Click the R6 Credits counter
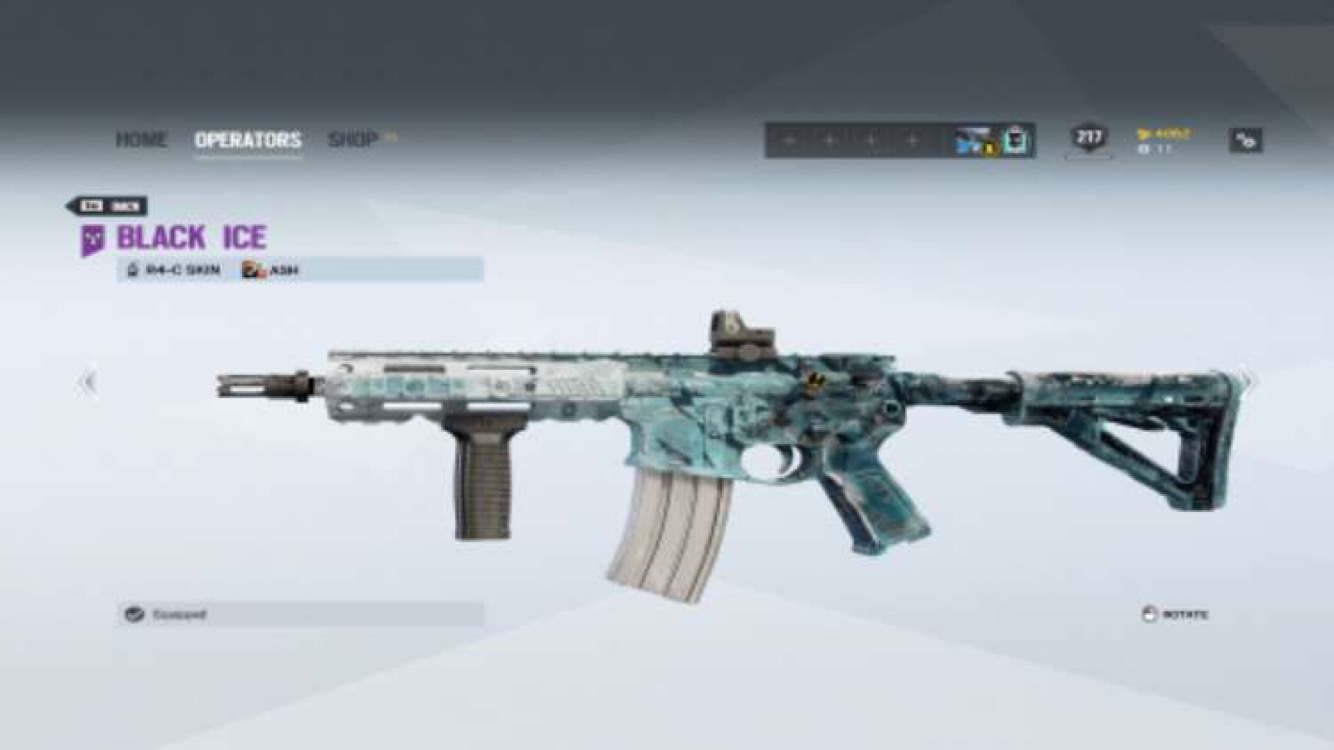 (x=1158, y=150)
